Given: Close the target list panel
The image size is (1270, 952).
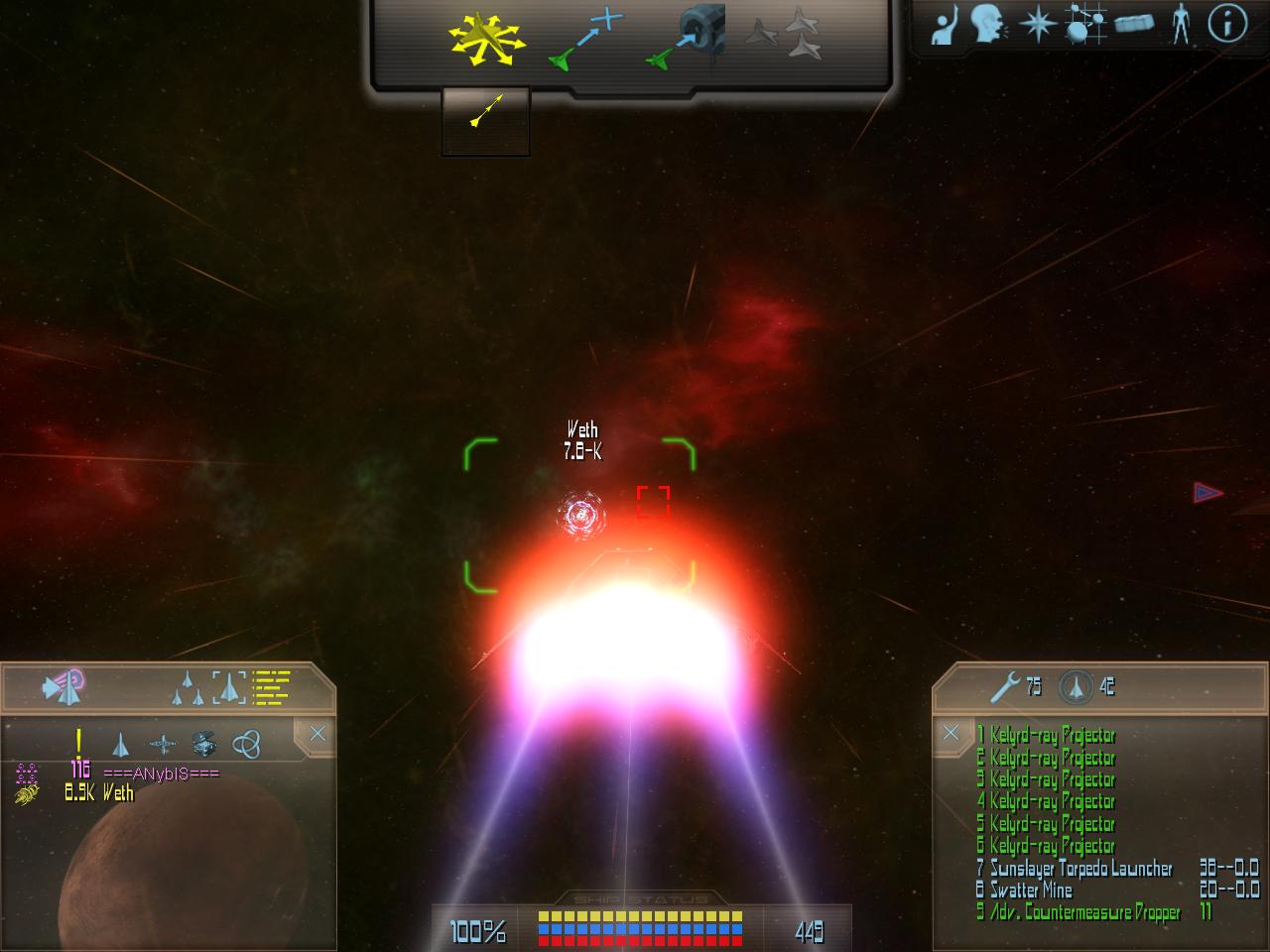Looking at the screenshot, I should point(317,734).
